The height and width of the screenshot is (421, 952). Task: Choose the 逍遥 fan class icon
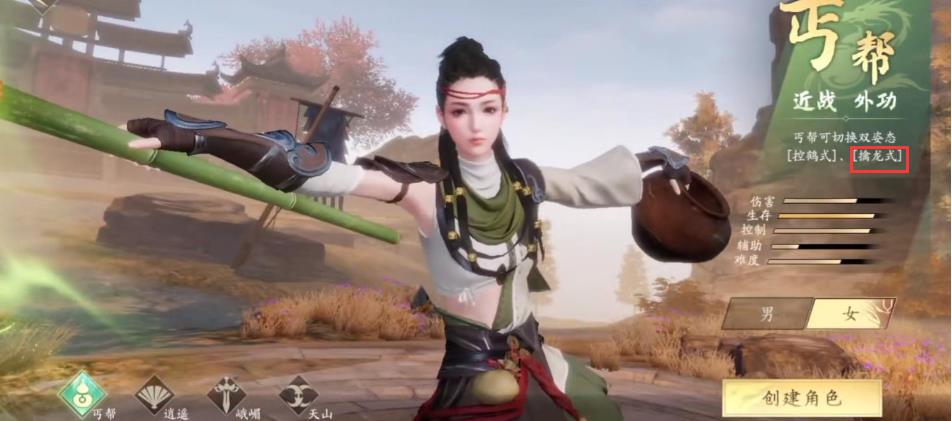154,394
